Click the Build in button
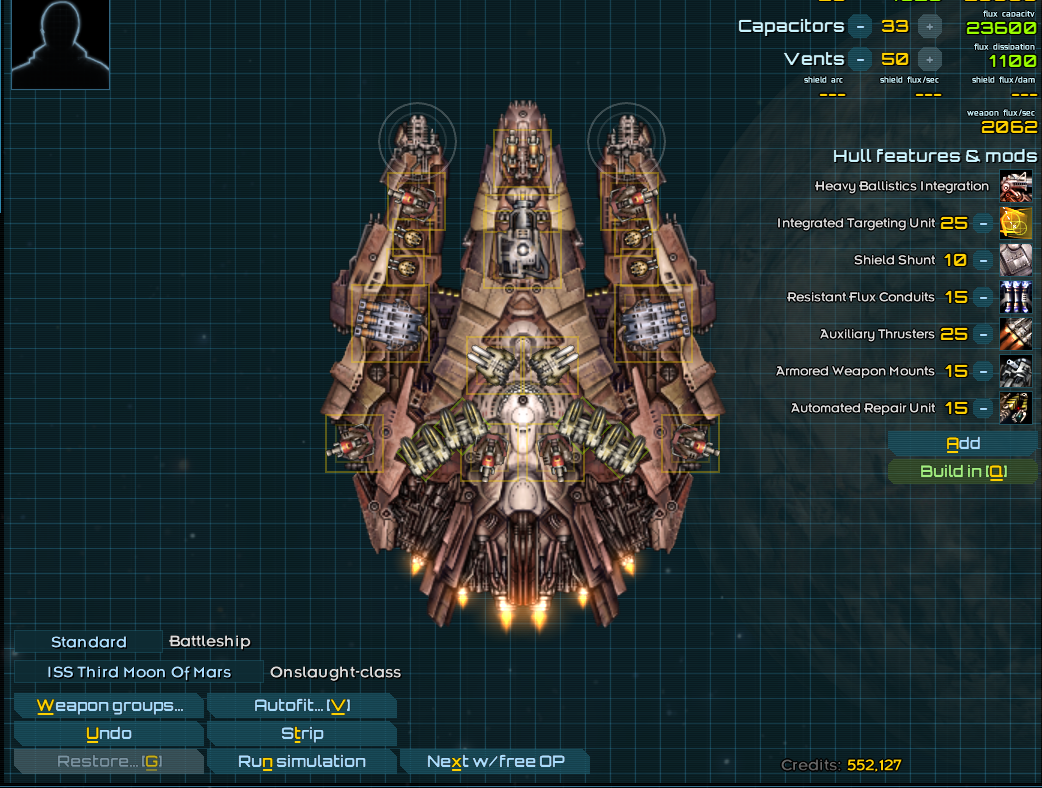 962,472
